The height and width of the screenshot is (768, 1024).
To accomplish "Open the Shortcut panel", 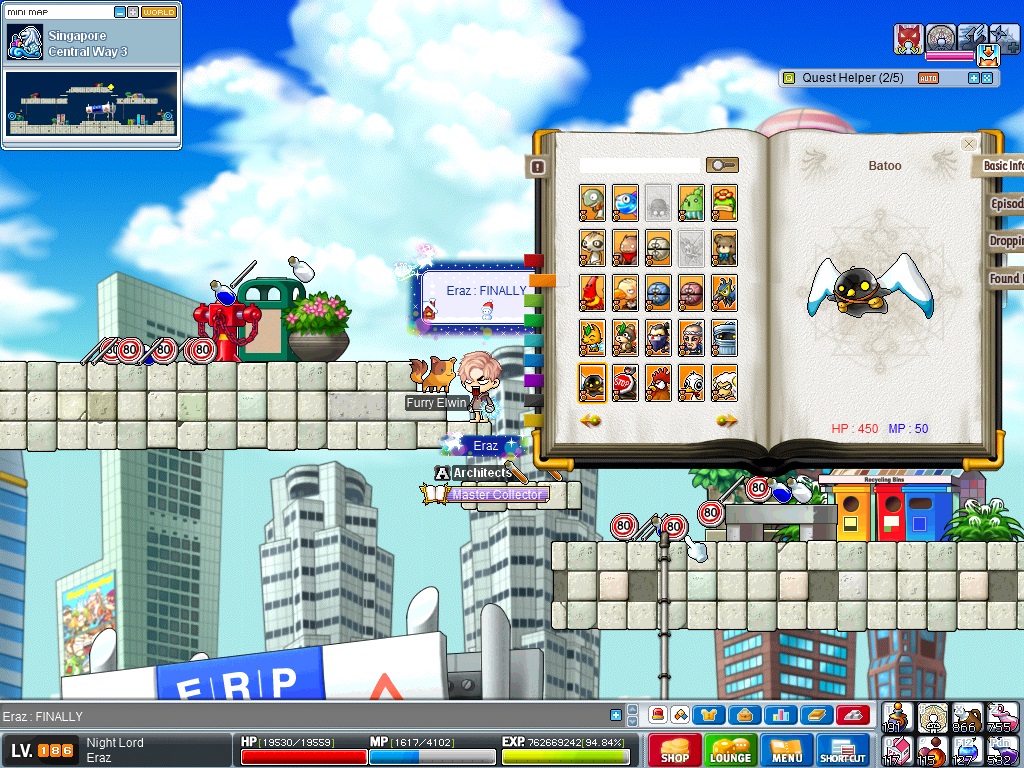I will [x=843, y=750].
